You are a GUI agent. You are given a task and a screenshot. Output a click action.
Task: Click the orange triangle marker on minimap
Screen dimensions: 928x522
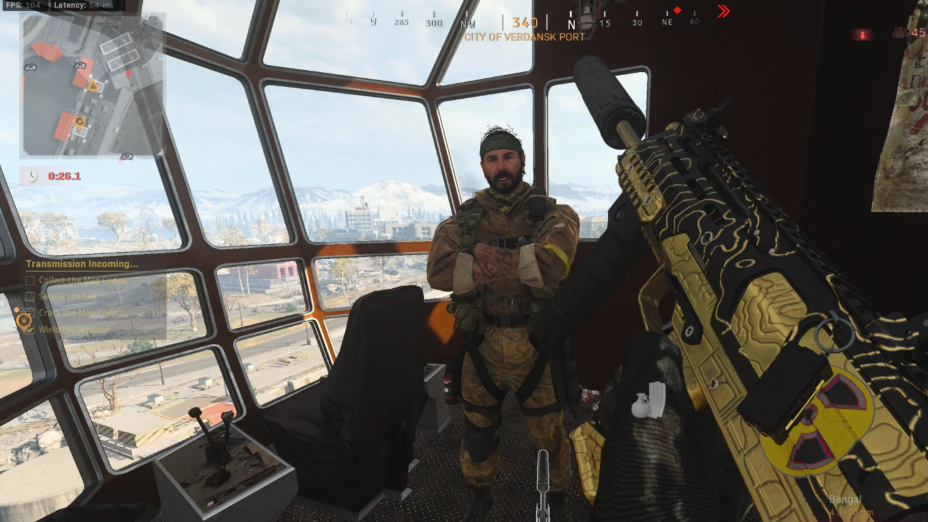point(93,87)
